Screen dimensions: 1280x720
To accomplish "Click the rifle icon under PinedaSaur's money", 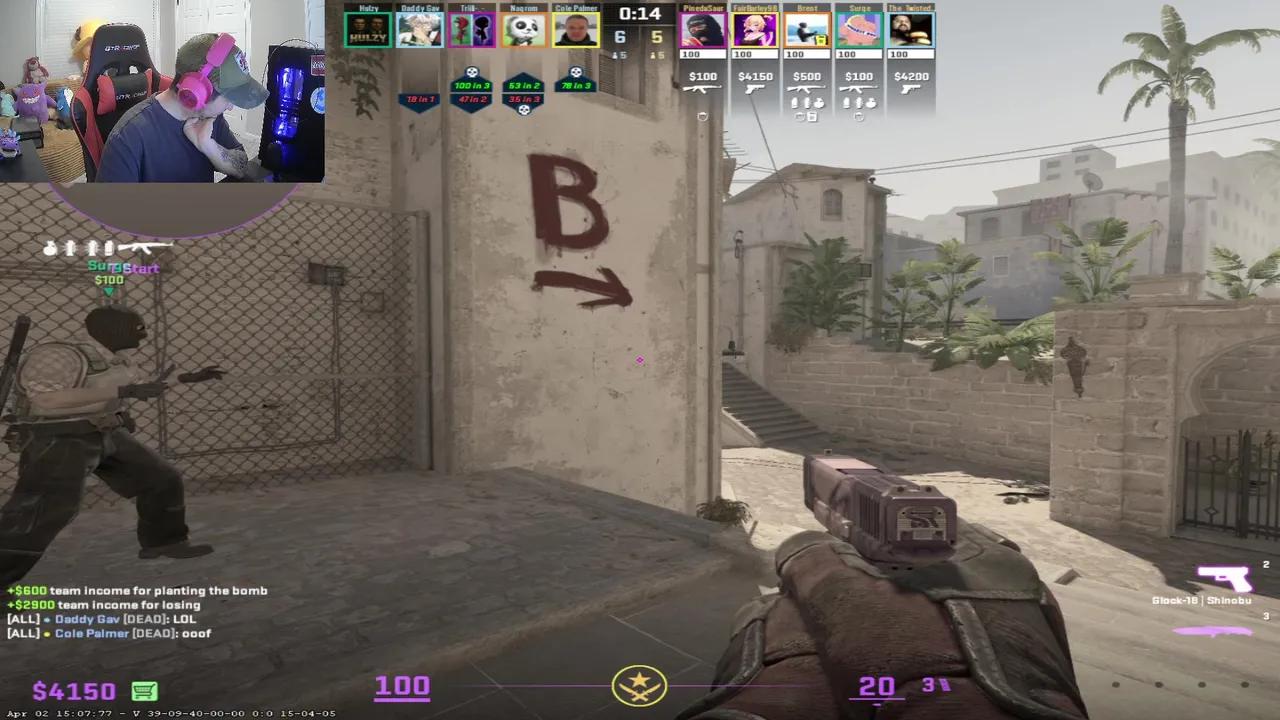I will coord(702,91).
